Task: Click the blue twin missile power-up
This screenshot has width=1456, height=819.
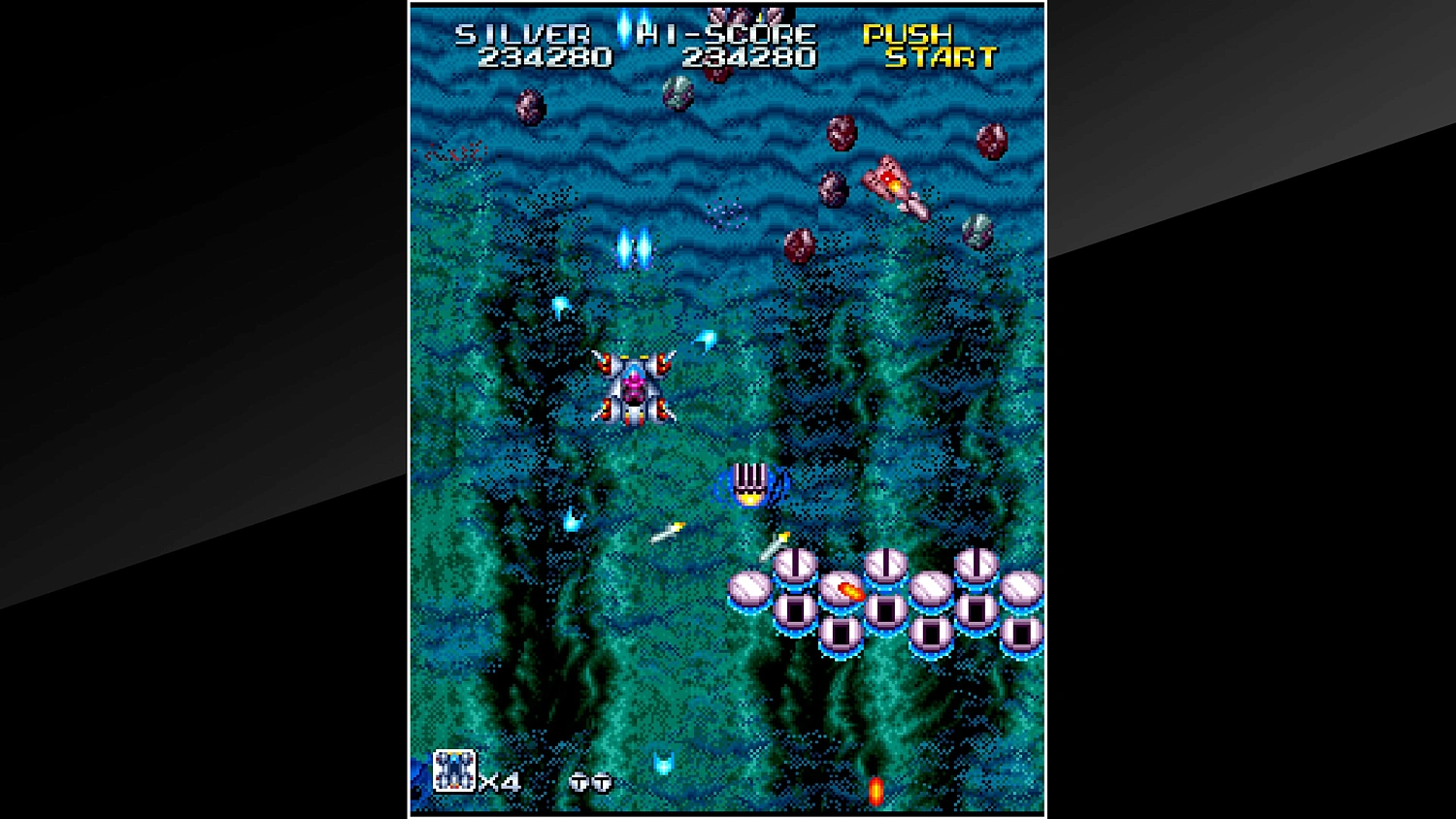Action: click(x=636, y=249)
